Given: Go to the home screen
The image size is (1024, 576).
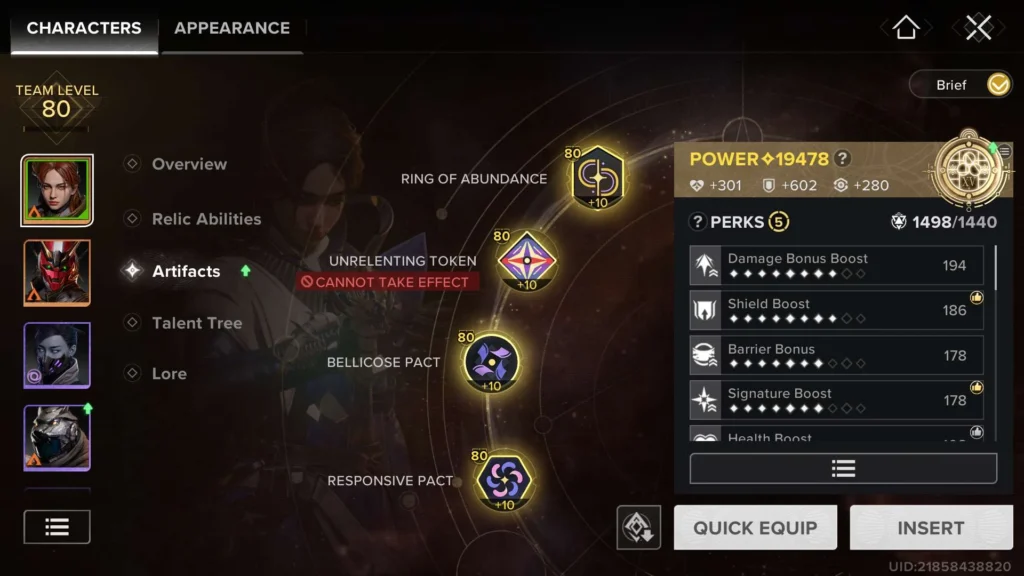Looking at the screenshot, I should click(905, 28).
